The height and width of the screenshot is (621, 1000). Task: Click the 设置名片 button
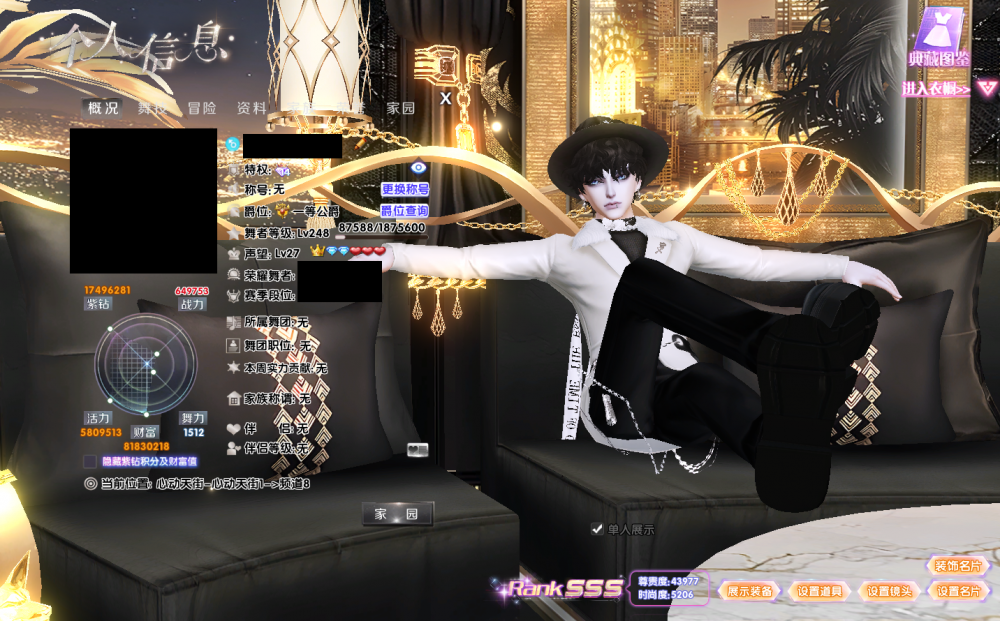(x=958, y=591)
